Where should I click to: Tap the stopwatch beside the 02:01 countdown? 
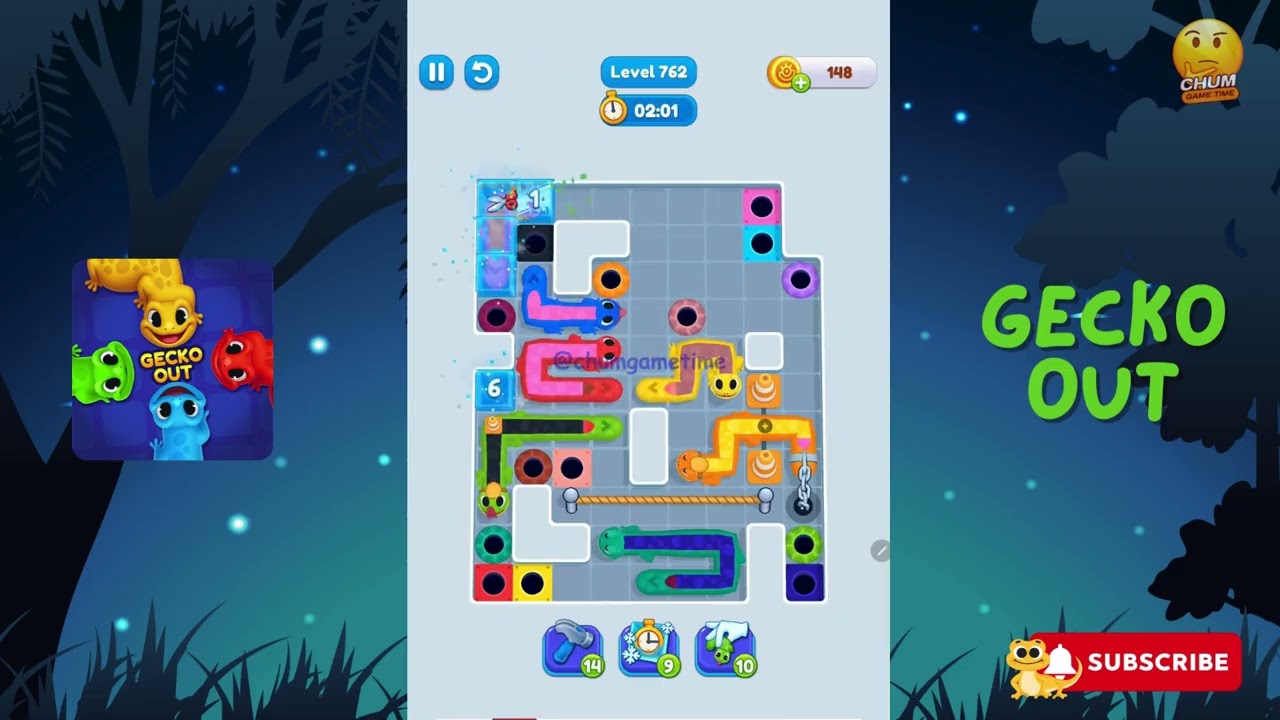613,111
